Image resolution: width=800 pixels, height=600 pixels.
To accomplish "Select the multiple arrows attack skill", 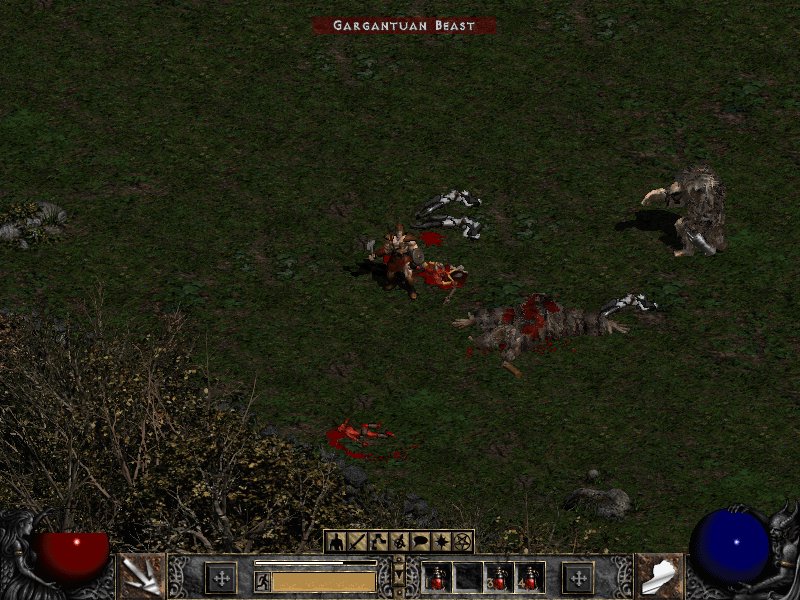I will coord(142,576).
